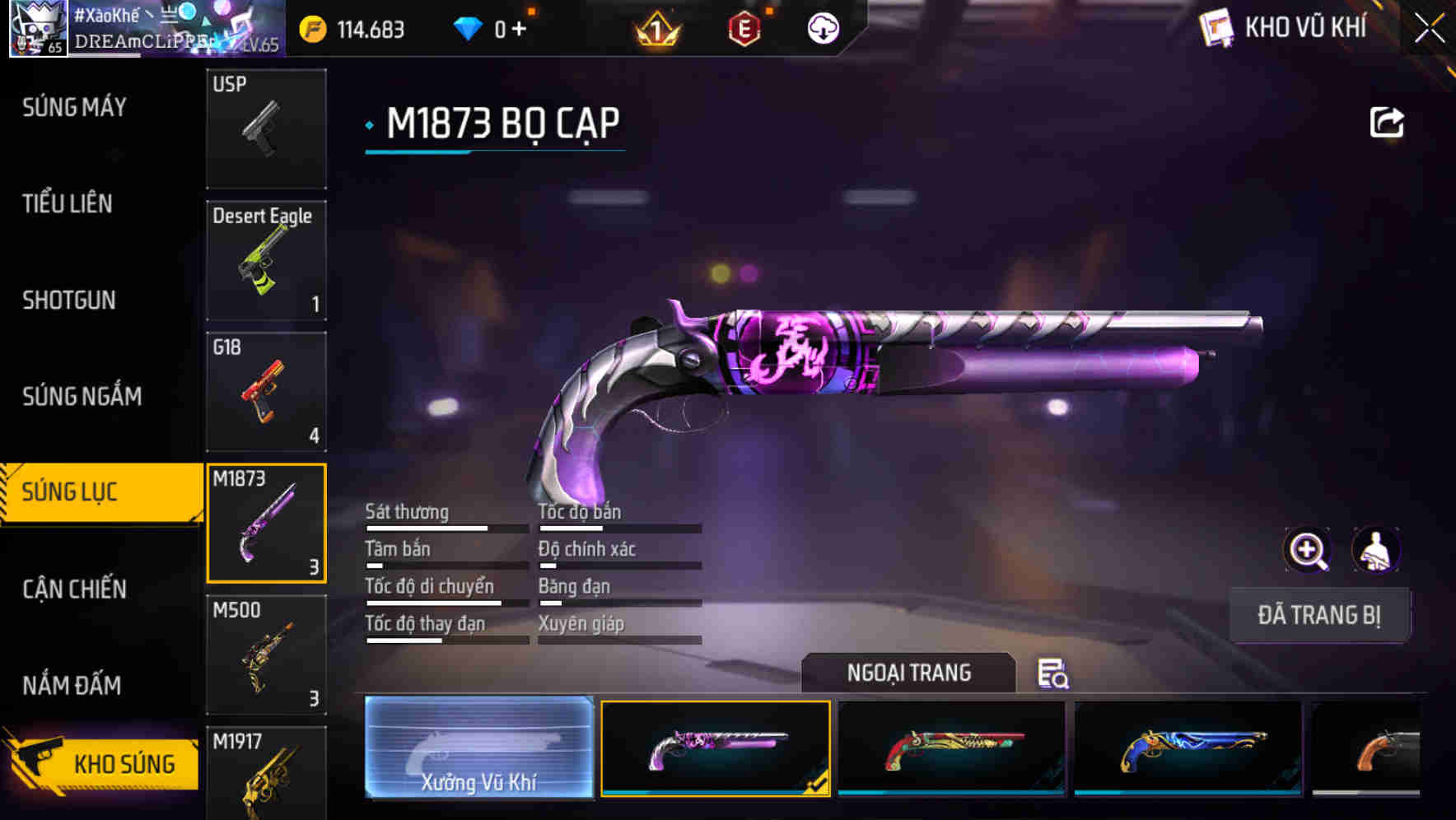Image resolution: width=1456 pixels, height=820 pixels.
Task: Expand the CẬN CHIẾN category
Action: pyautogui.click(x=72, y=589)
